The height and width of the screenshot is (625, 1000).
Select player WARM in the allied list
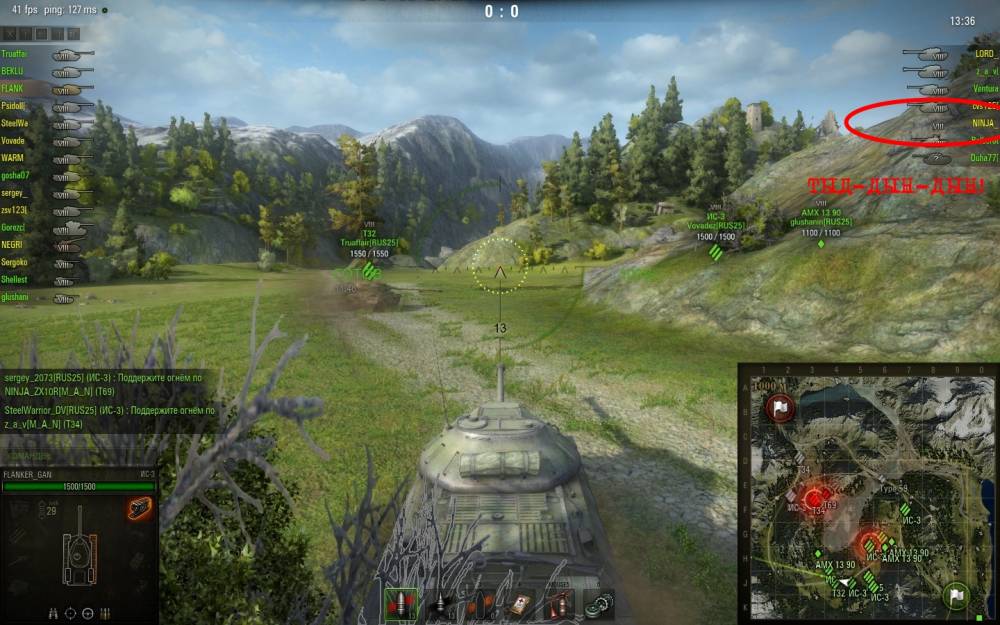tap(13, 158)
